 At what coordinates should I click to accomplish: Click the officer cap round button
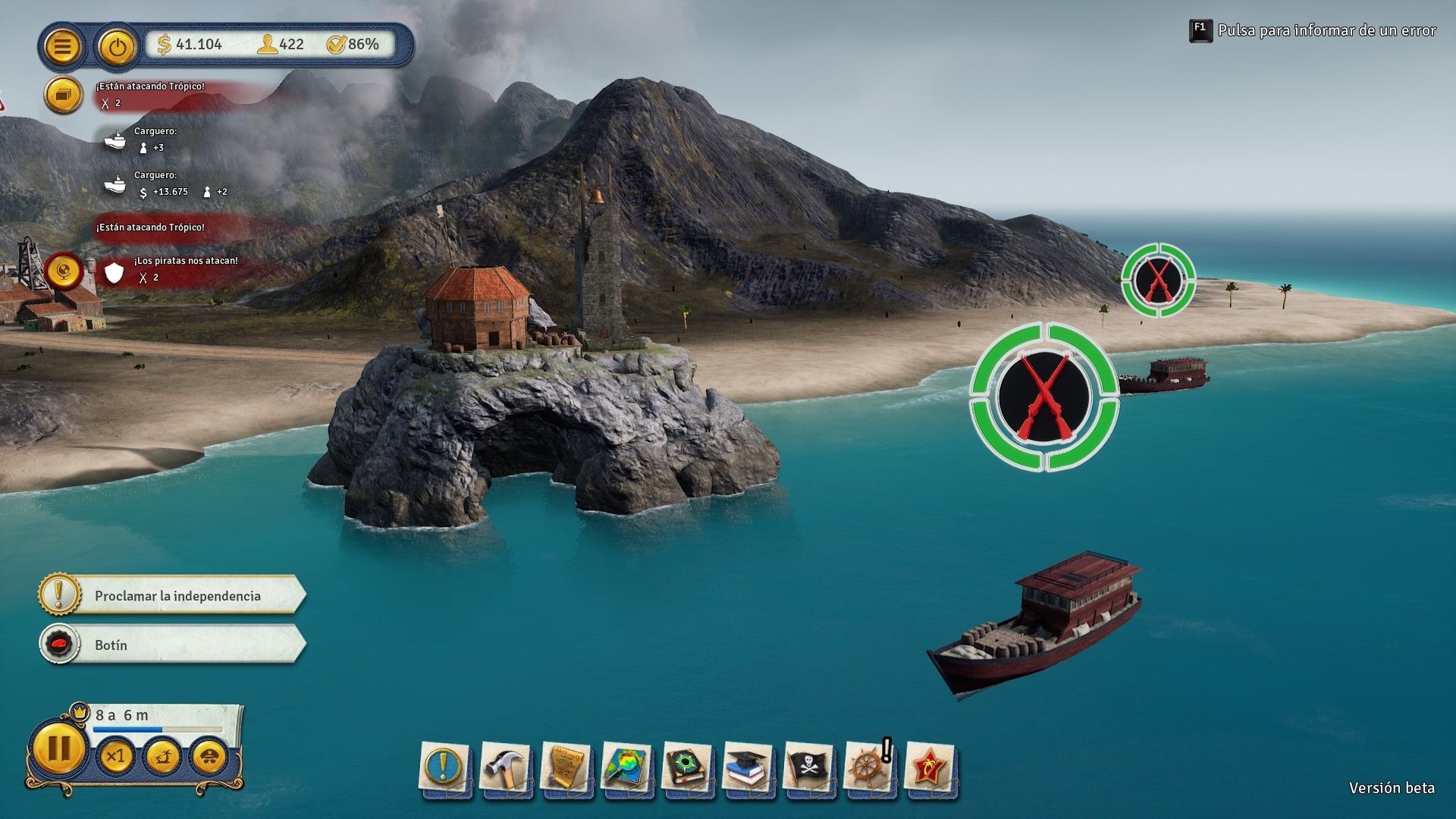[209, 757]
